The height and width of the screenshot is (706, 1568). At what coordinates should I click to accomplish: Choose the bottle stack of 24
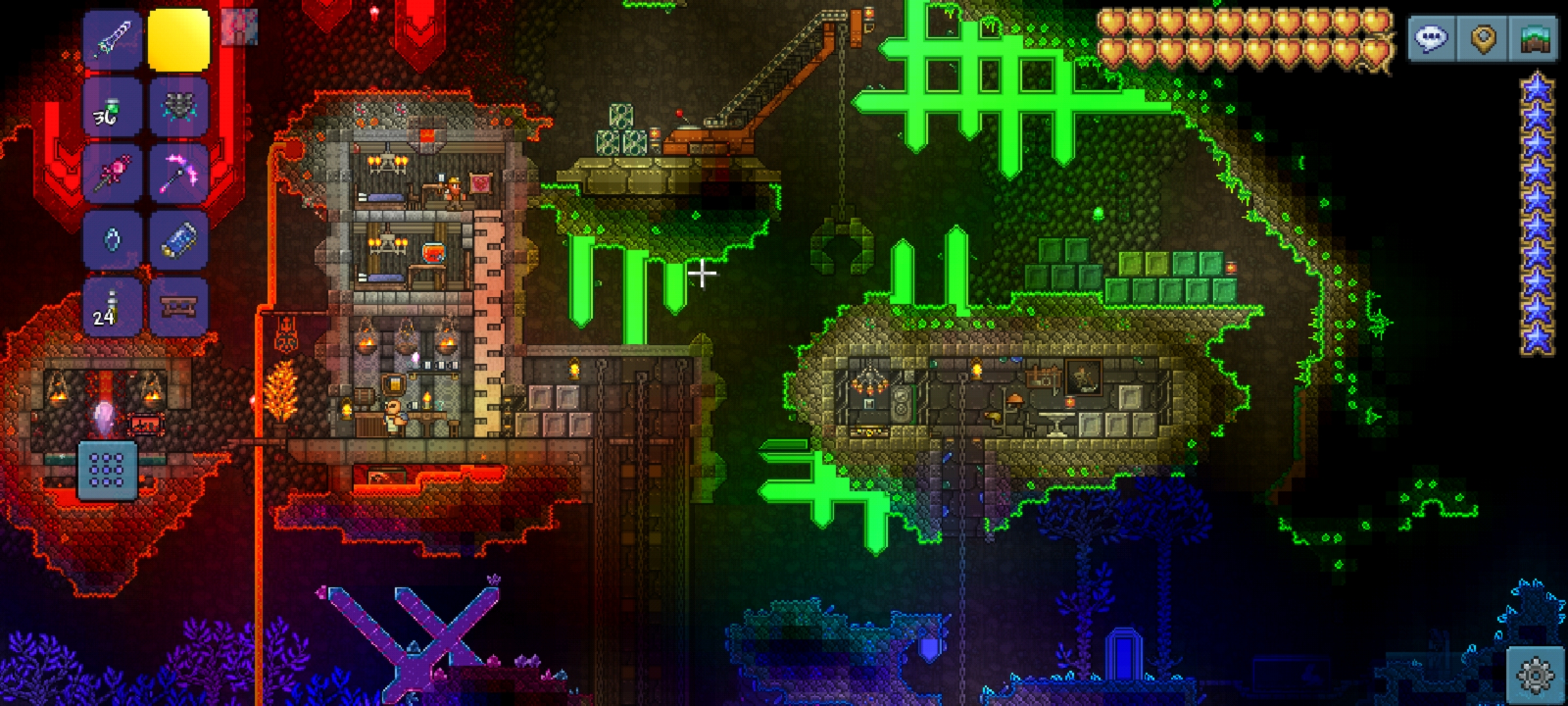[112, 307]
